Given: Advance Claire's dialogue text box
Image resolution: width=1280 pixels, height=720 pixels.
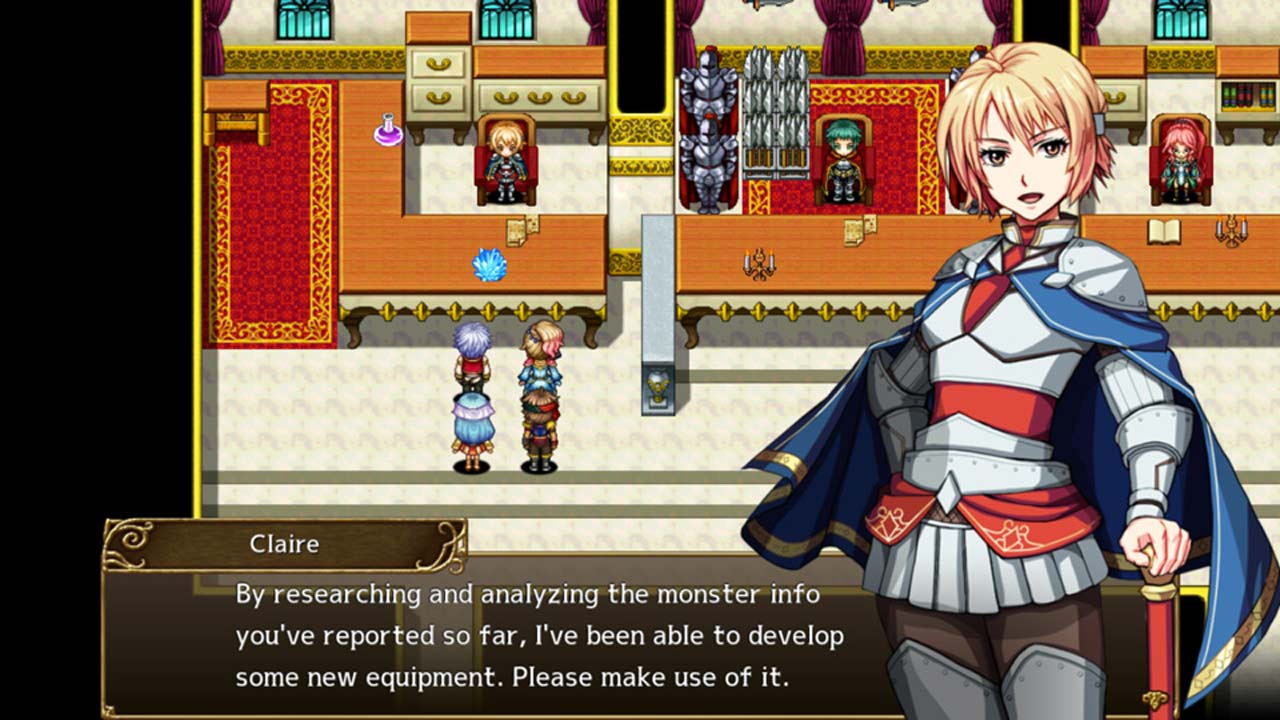Looking at the screenshot, I should point(540,636).
